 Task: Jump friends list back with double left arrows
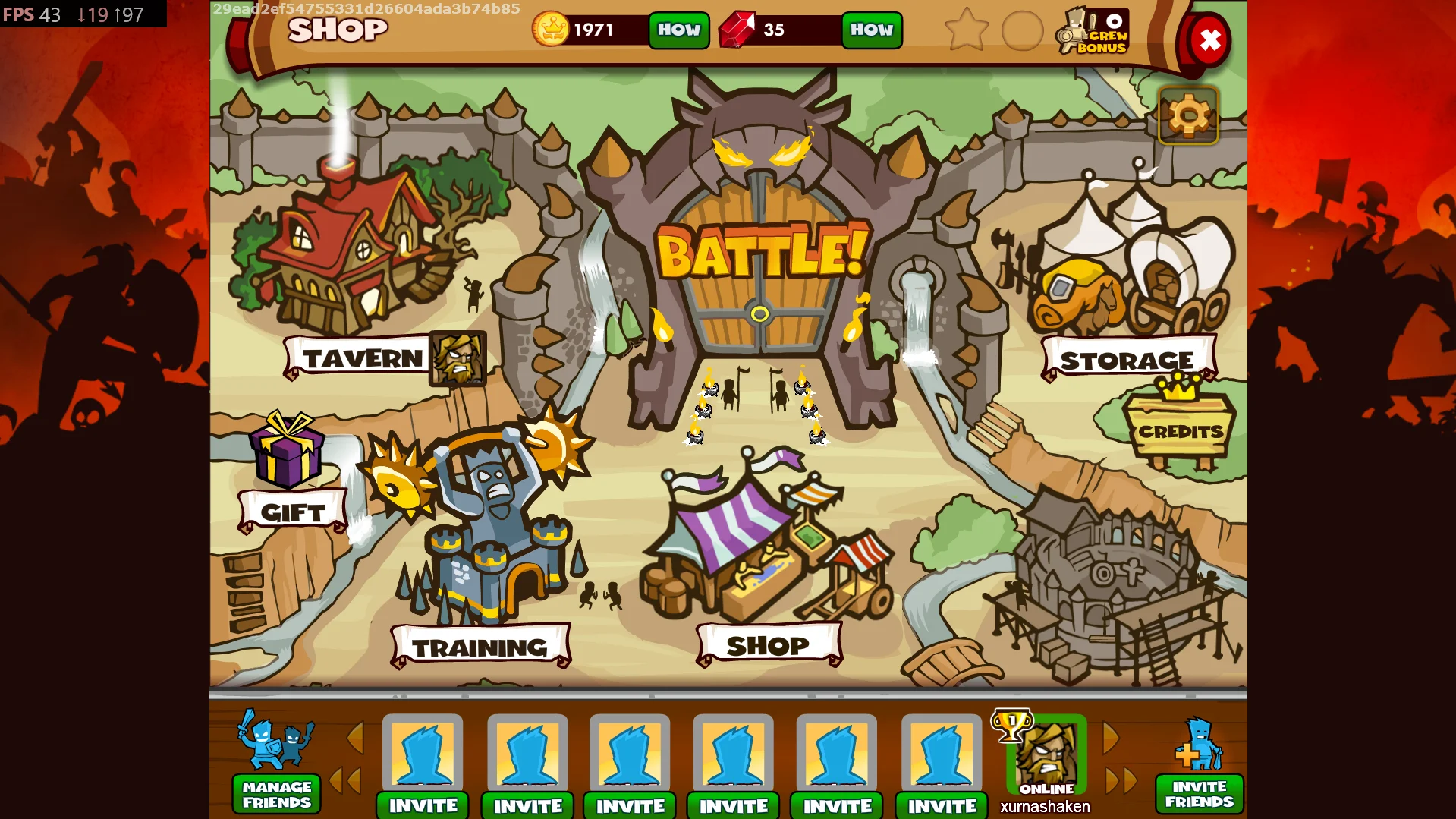click(x=345, y=780)
